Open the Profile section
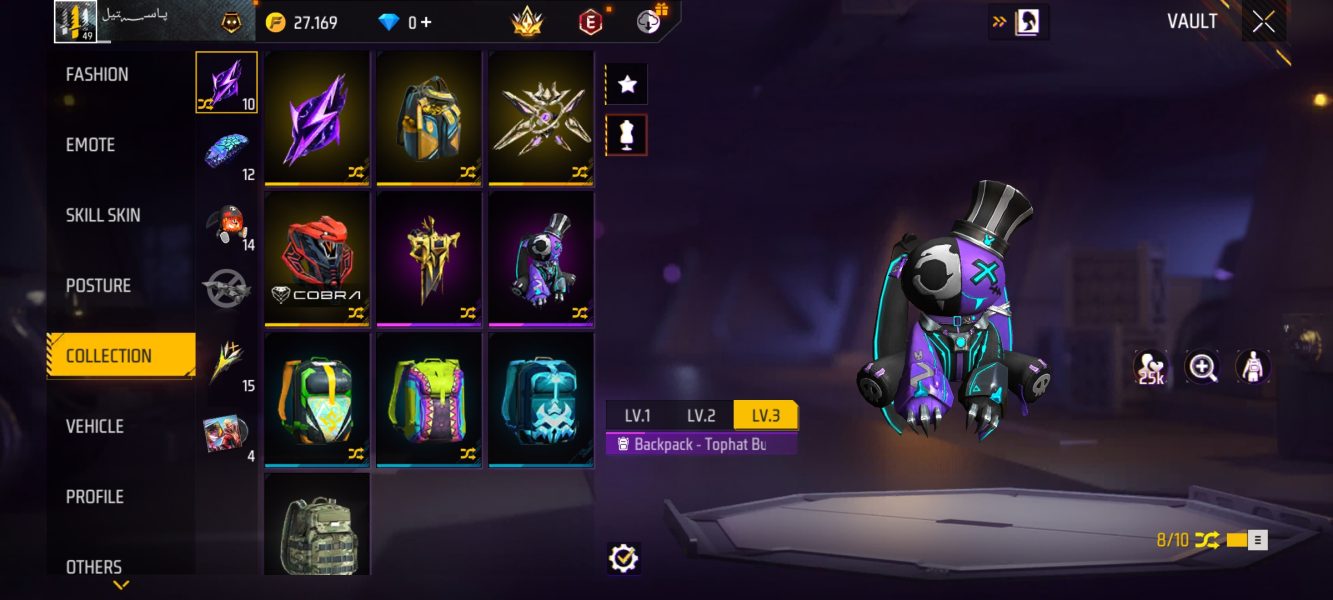This screenshot has width=1333, height=600. pos(95,497)
